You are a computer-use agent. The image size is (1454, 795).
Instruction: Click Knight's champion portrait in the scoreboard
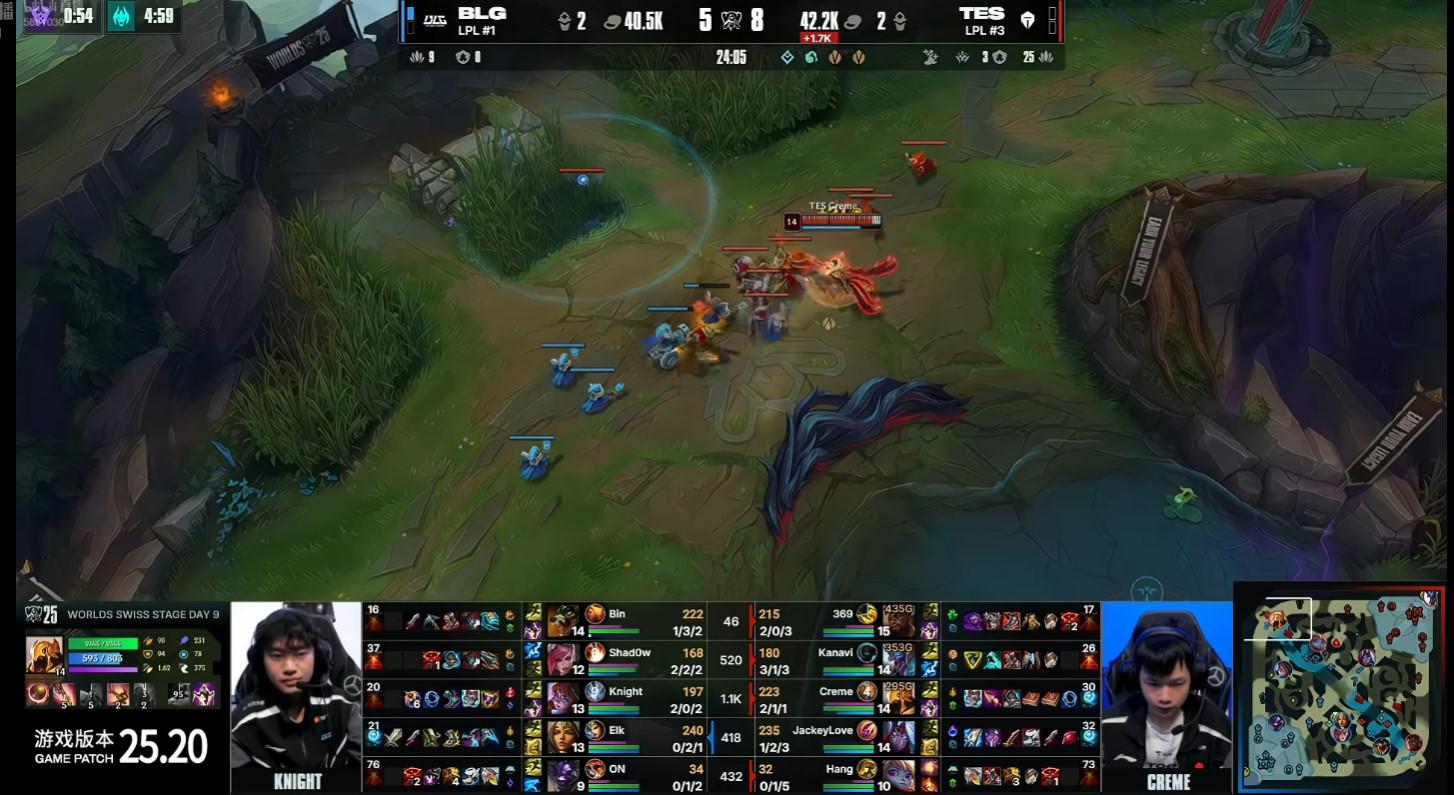[563, 697]
